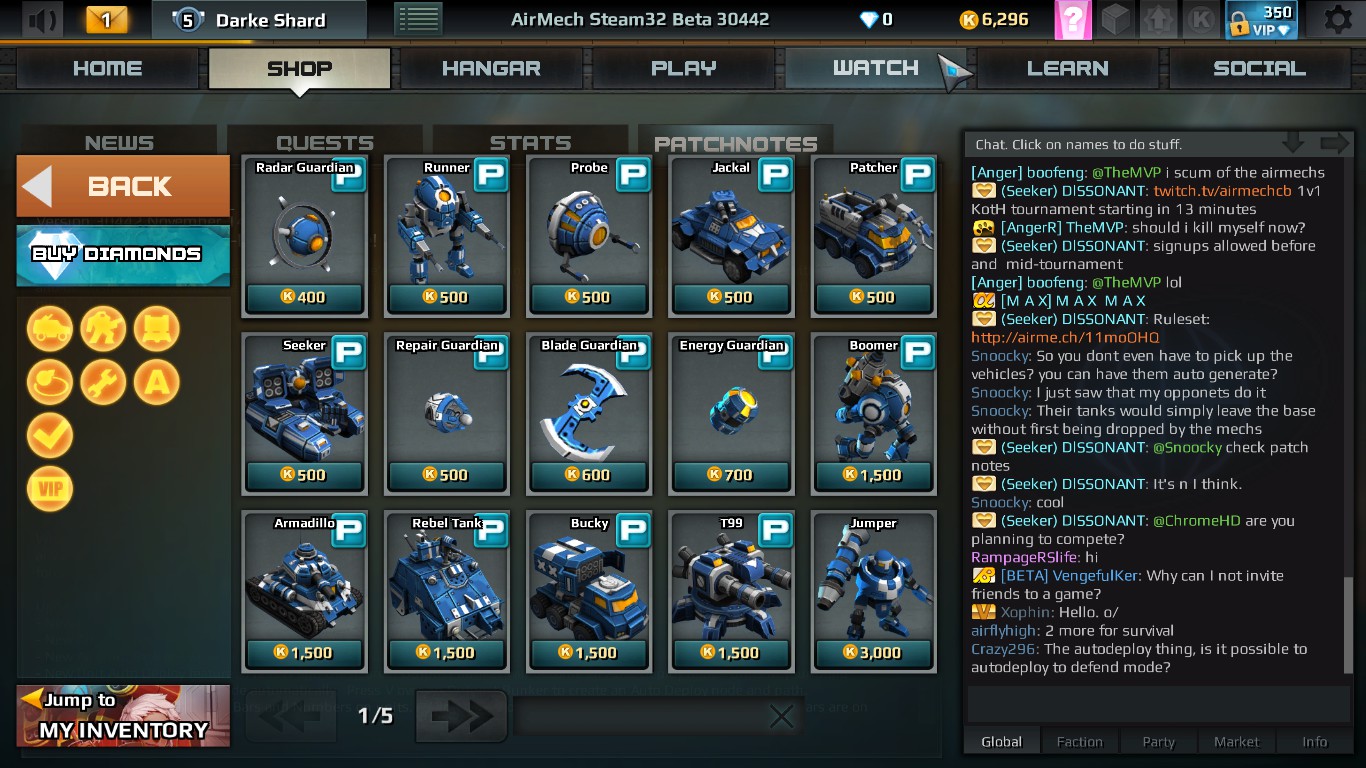Go back with the orange BACK button
The height and width of the screenshot is (768, 1366).
(123, 186)
